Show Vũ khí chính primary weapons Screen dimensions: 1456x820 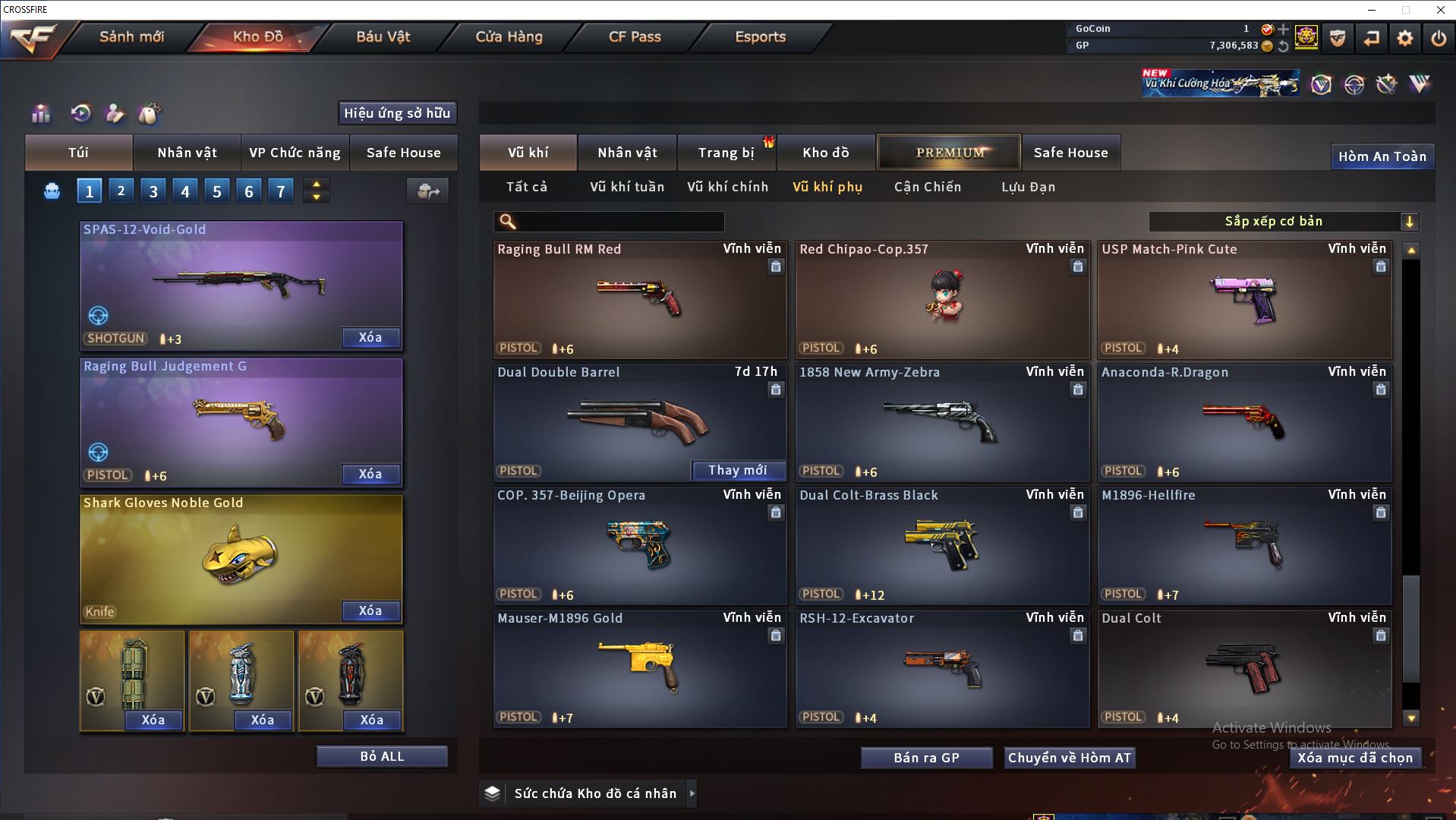point(727,187)
